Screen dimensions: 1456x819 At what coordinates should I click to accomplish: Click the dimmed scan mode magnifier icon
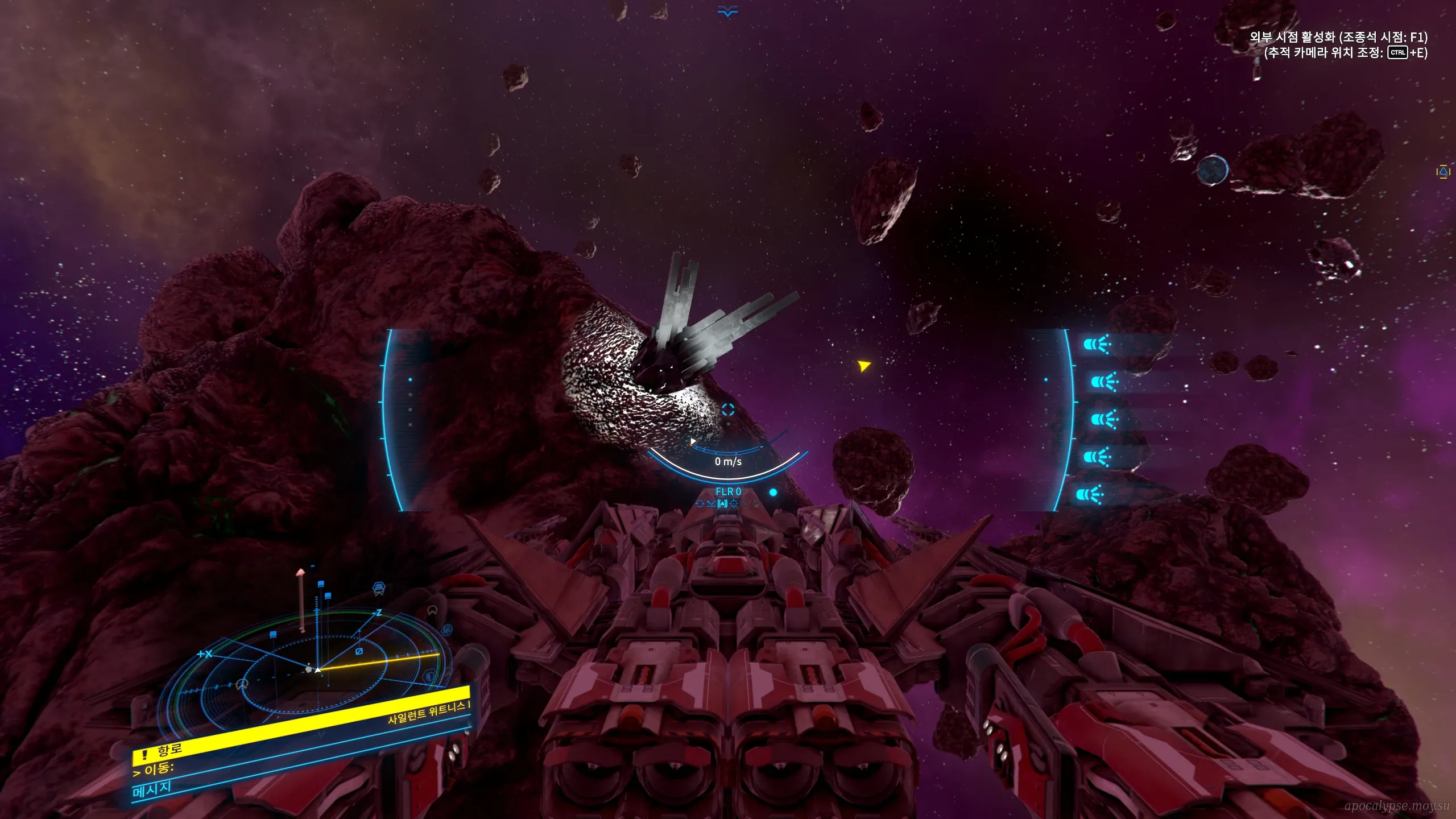click(745, 503)
